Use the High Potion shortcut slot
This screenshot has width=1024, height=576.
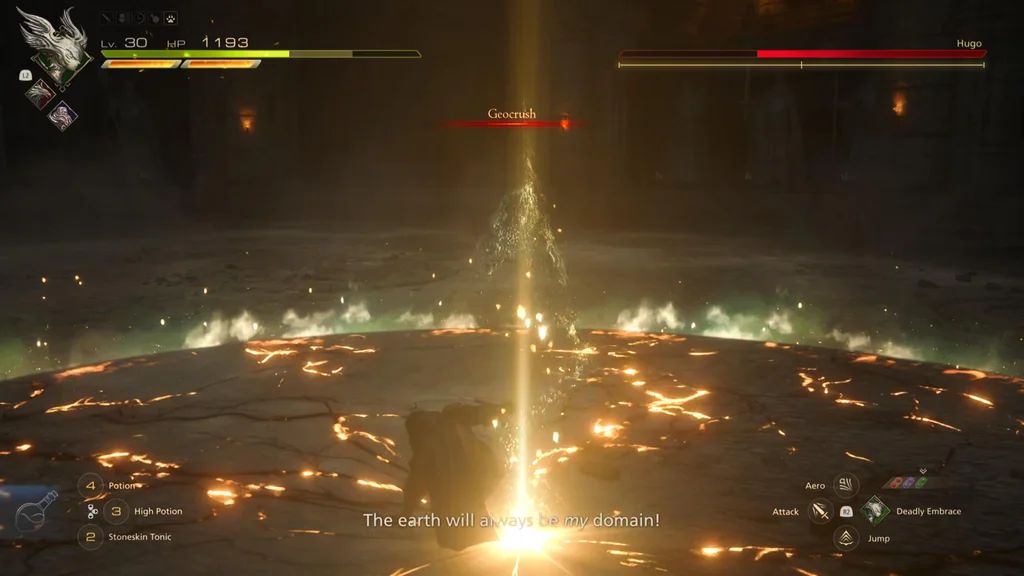116,511
